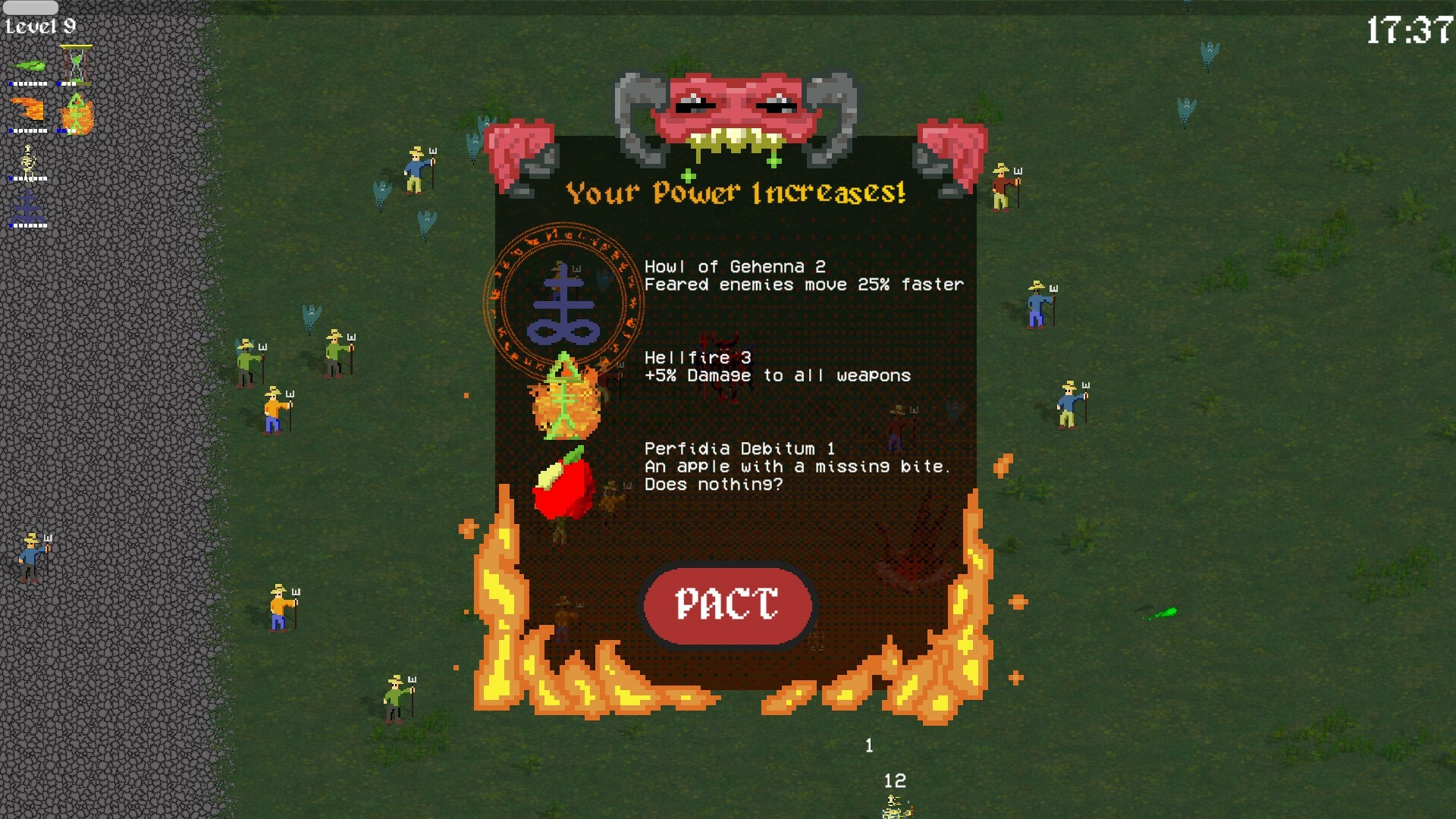This screenshot has height=819, width=1456.
Task: Click the worm weapon's level progress bar
Action: pyautogui.click(x=29, y=83)
